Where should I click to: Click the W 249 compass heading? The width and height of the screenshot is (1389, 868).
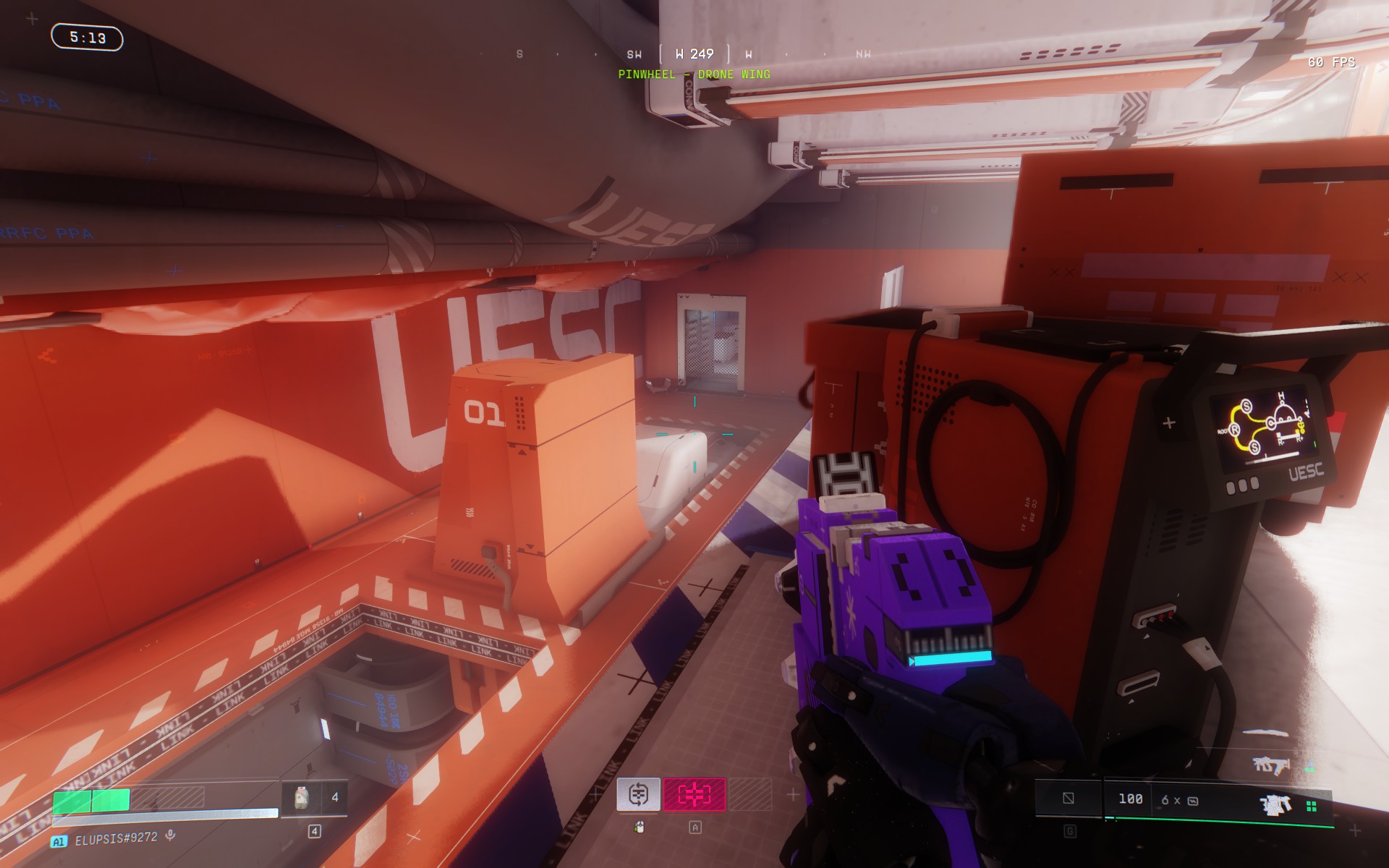(694, 54)
